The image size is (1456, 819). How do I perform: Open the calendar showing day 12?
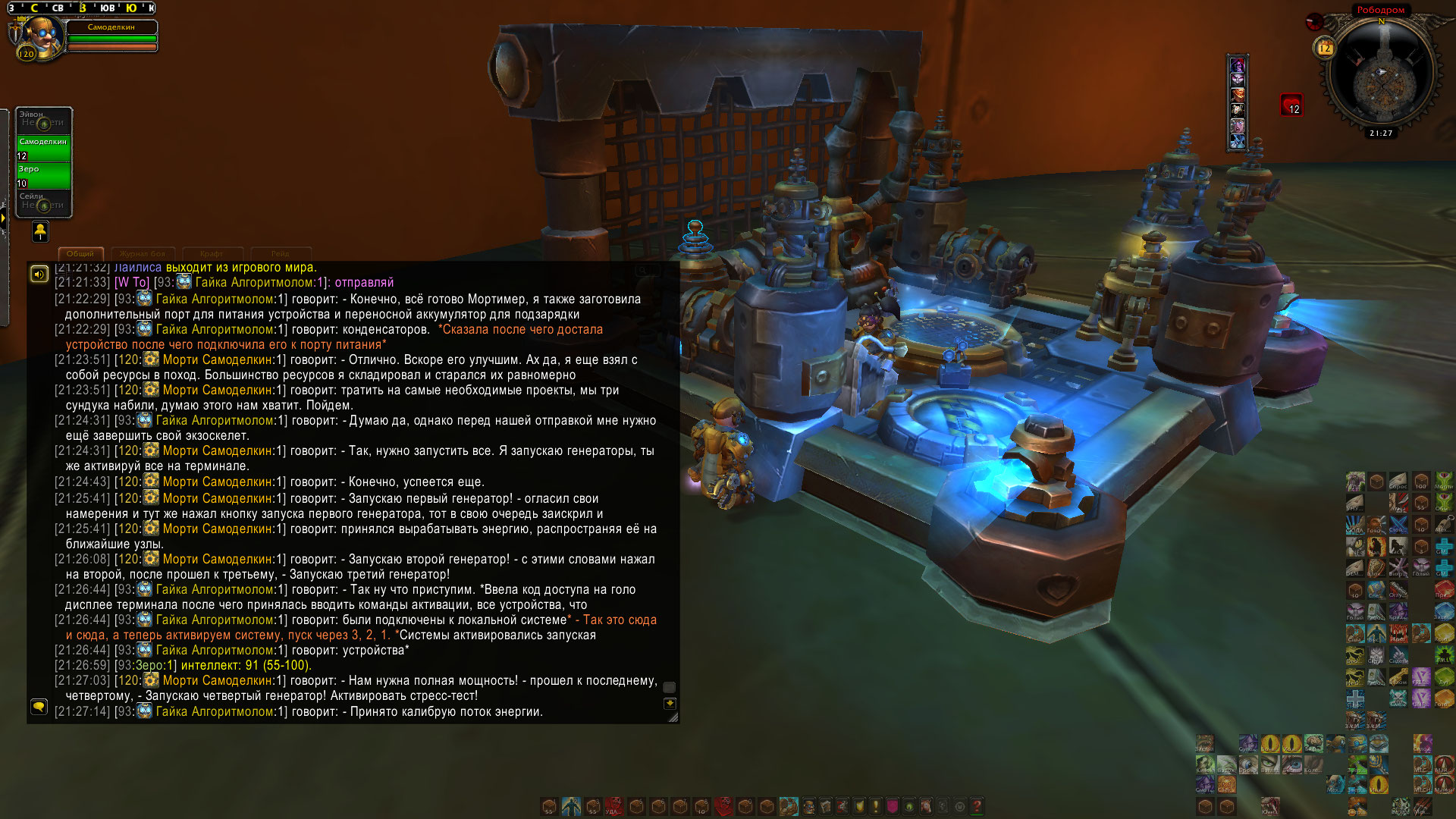(x=1324, y=48)
